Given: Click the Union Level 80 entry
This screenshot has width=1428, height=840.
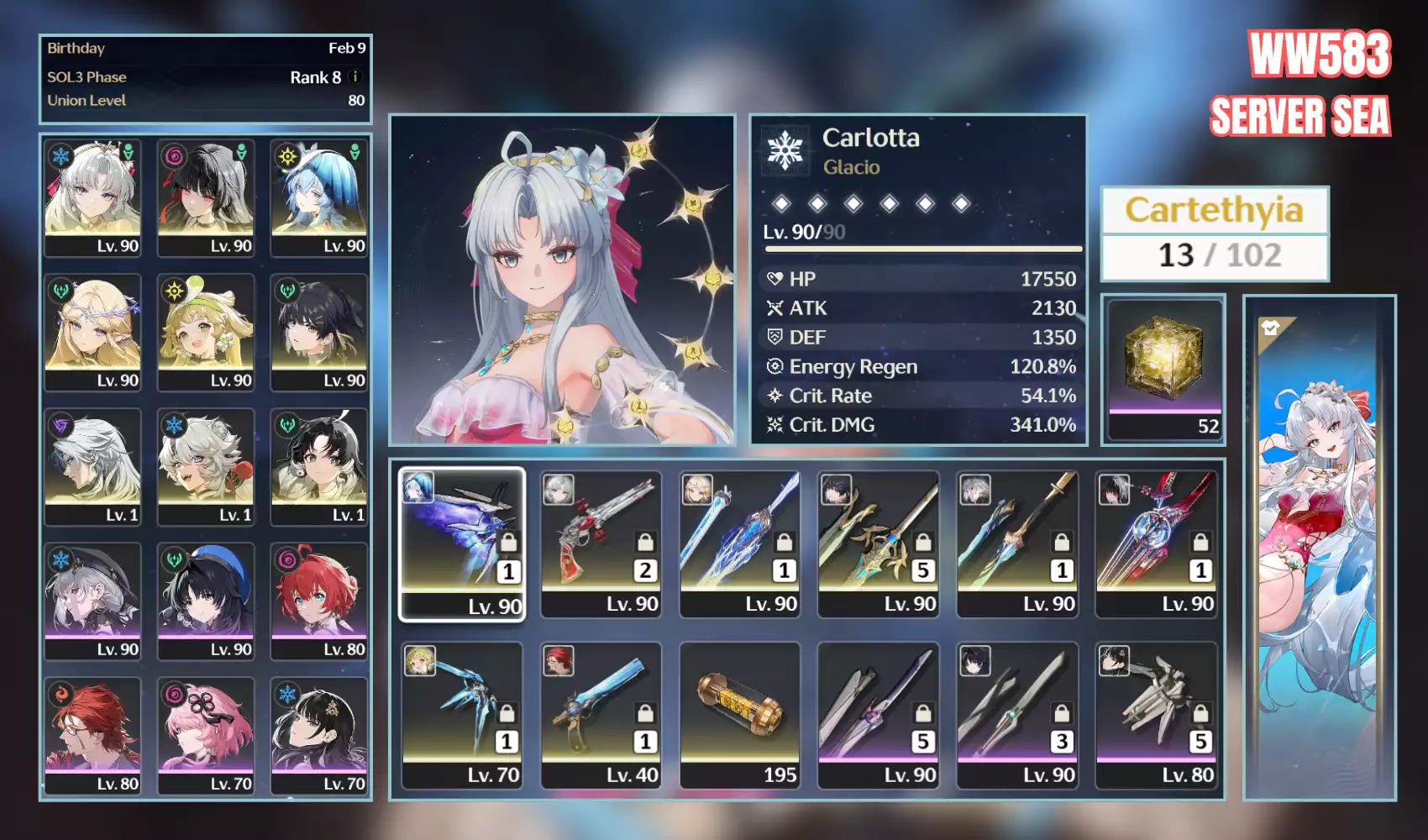Looking at the screenshot, I should (x=206, y=100).
